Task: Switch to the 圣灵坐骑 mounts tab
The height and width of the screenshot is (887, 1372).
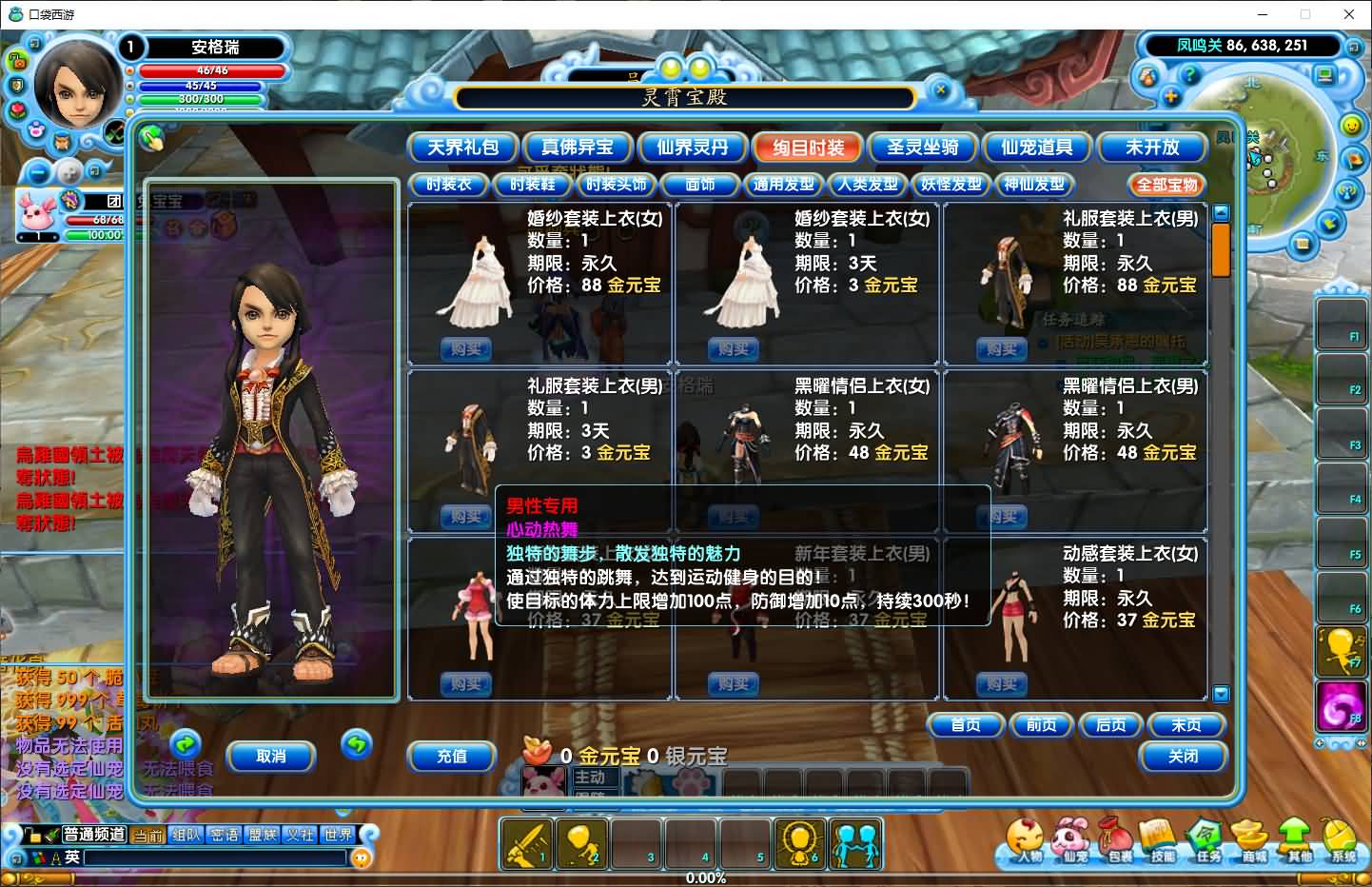Action: [x=922, y=148]
